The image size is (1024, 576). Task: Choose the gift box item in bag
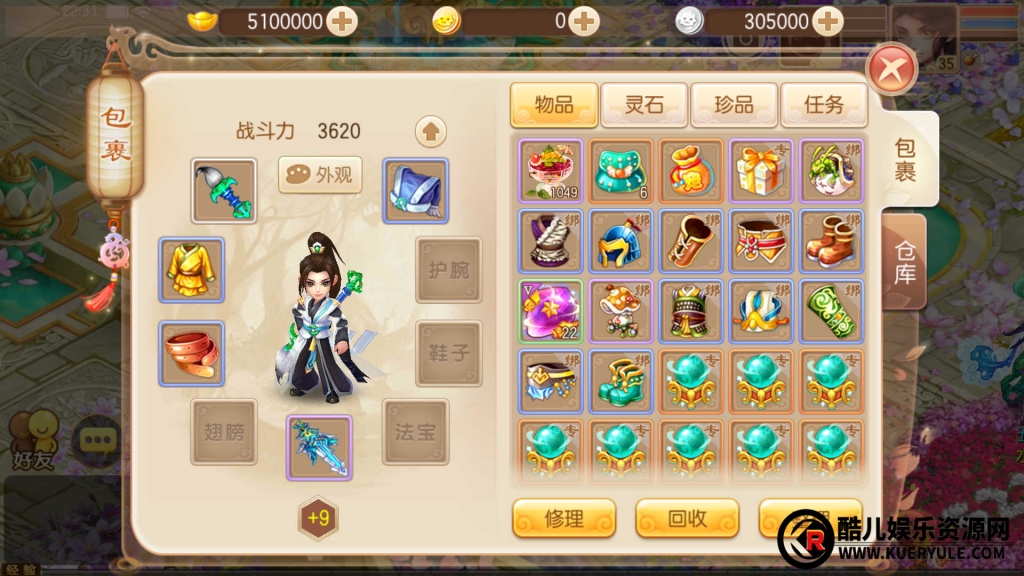click(761, 171)
